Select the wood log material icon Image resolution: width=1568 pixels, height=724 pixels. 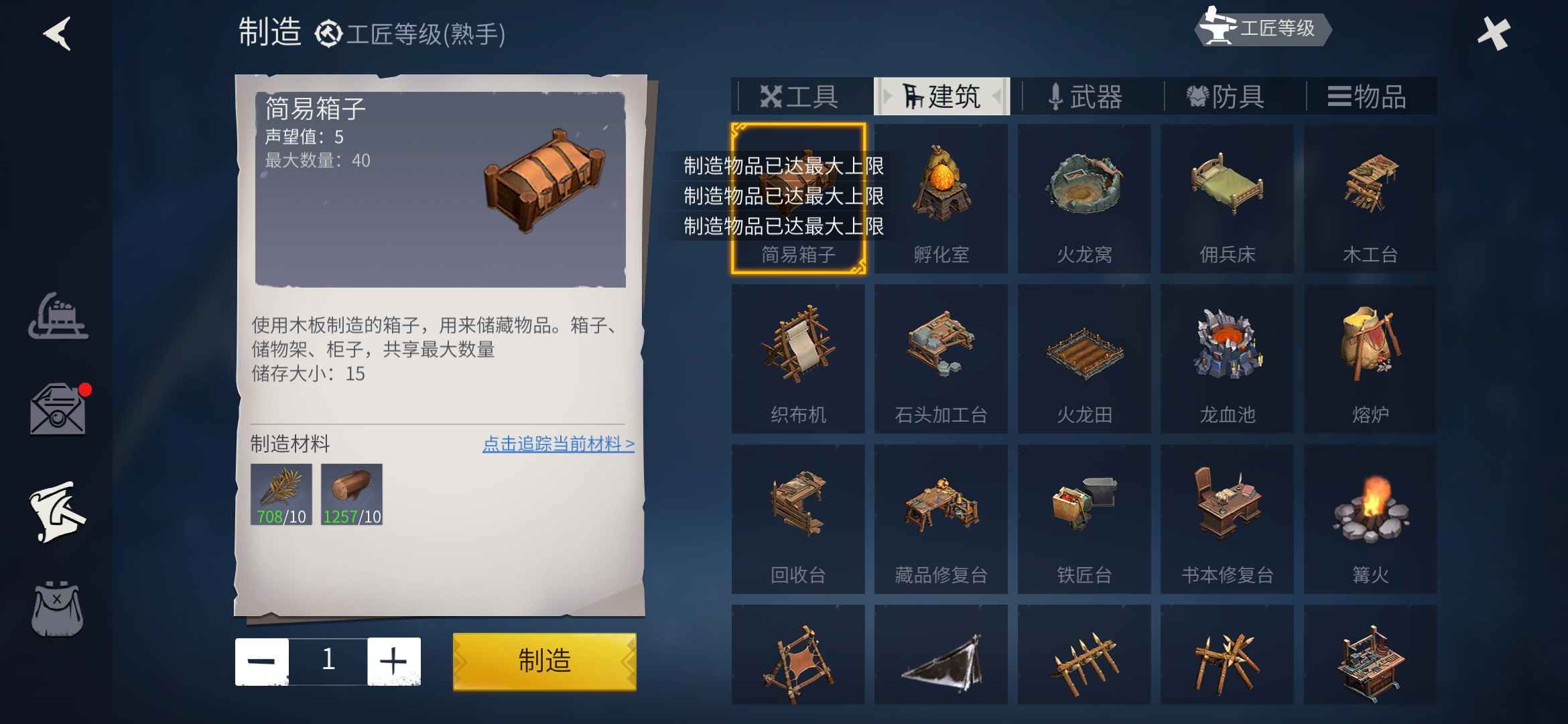point(352,496)
